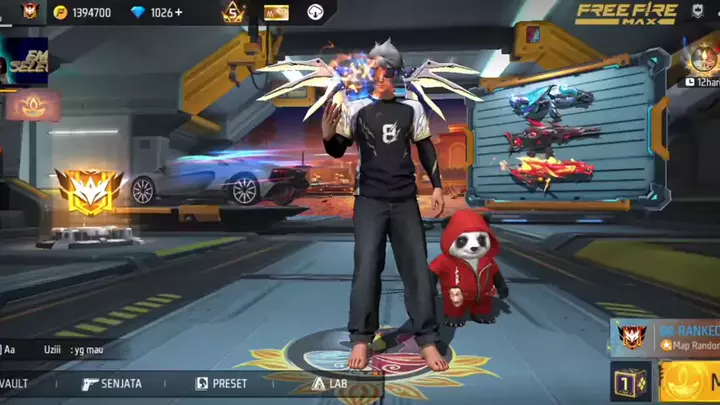Click the yellow start match button
720x405 pixels.
[x=690, y=383]
